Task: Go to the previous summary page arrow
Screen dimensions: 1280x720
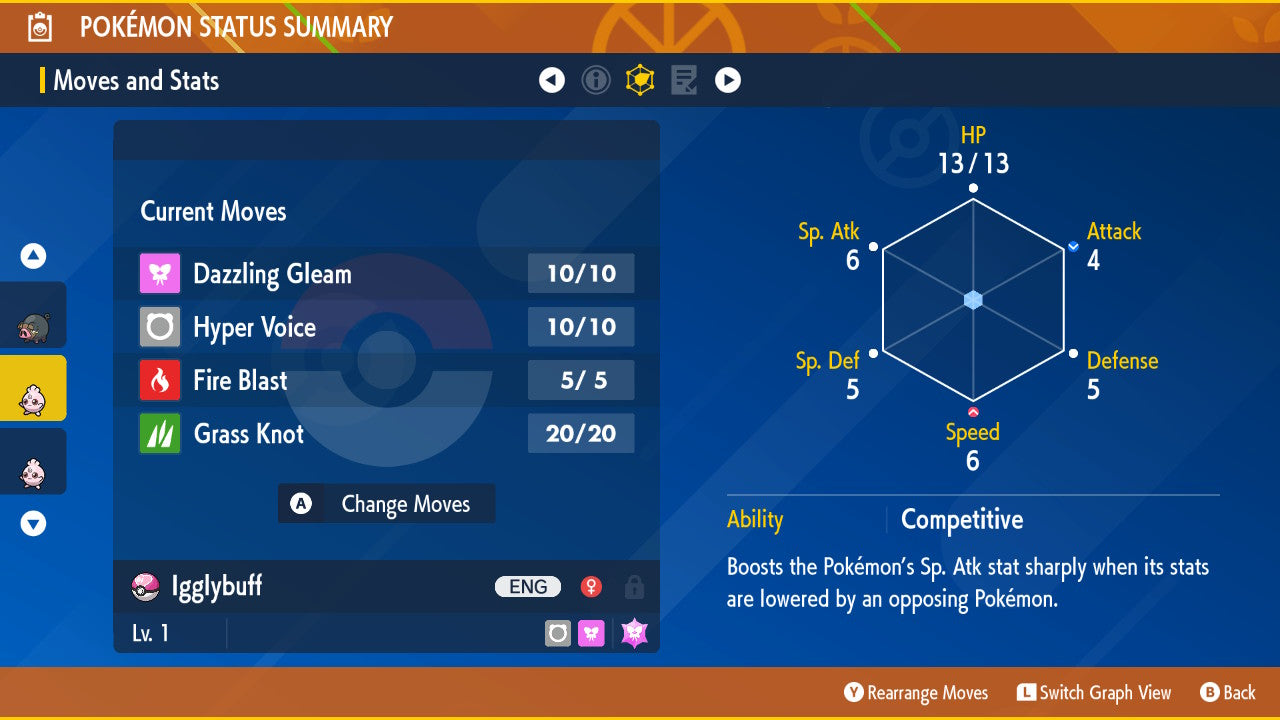Action: (552, 80)
